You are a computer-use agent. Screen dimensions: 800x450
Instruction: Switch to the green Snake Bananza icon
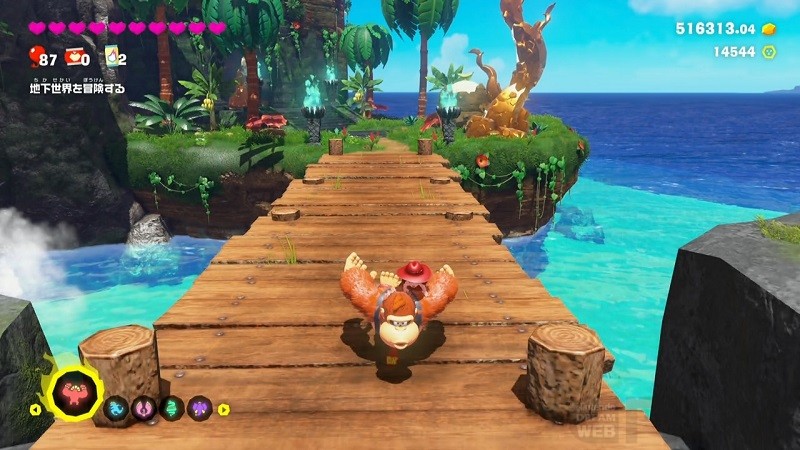point(172,408)
